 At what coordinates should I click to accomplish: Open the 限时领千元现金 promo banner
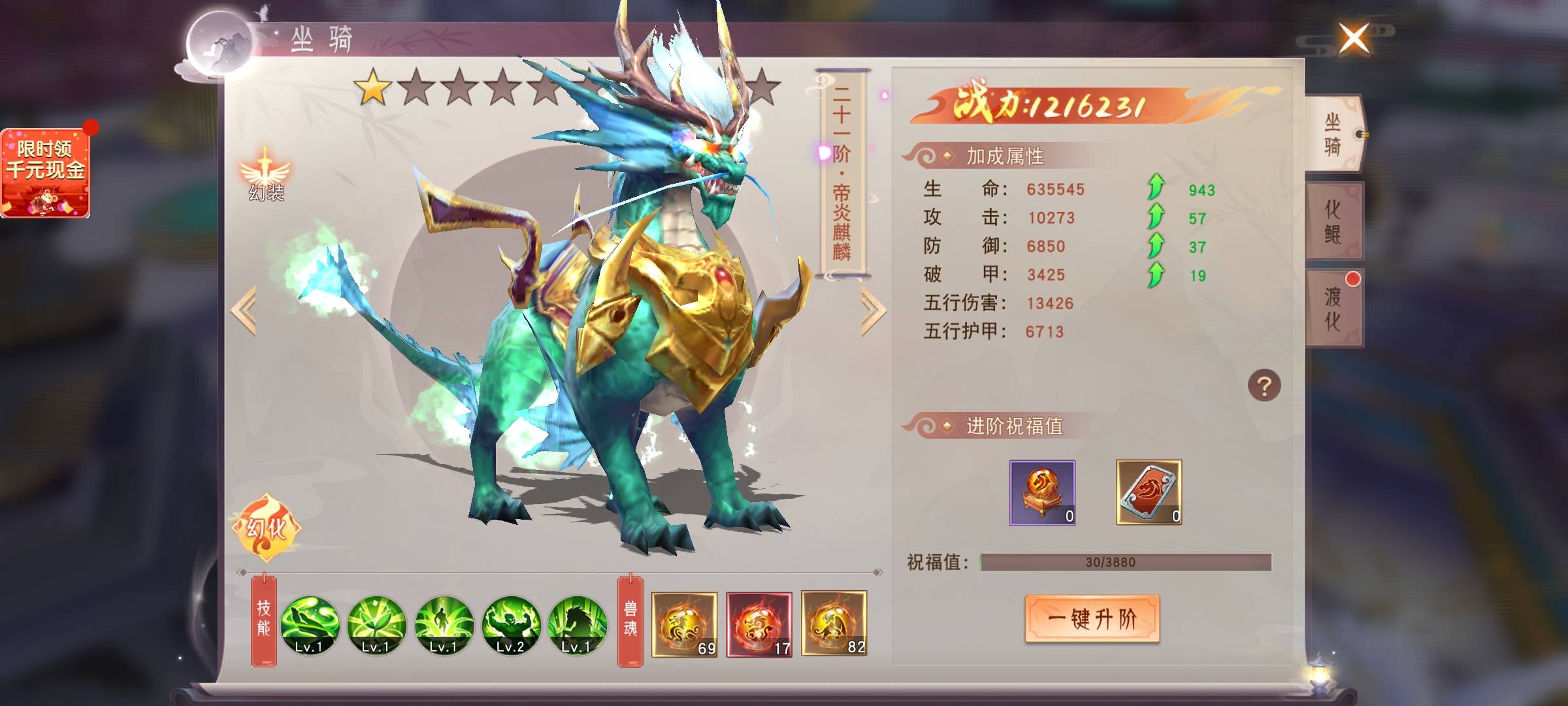point(45,173)
